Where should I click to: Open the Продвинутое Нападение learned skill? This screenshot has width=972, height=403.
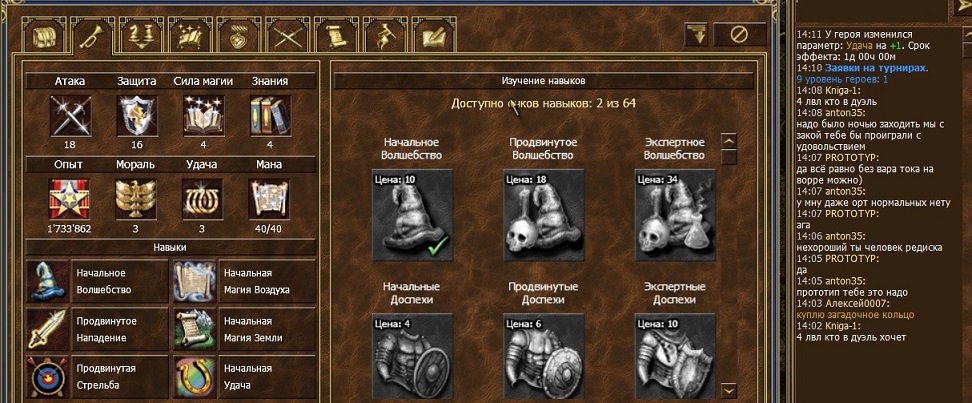(95, 328)
